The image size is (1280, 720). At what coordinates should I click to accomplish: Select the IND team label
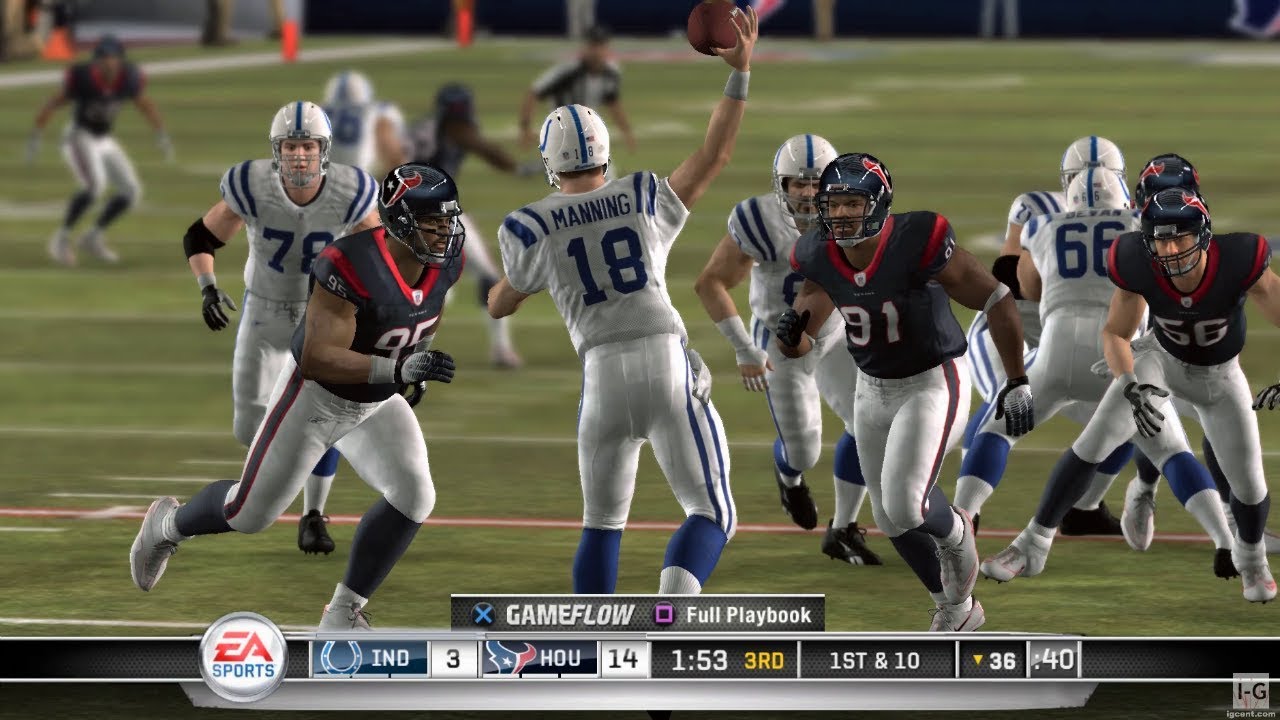(390, 658)
